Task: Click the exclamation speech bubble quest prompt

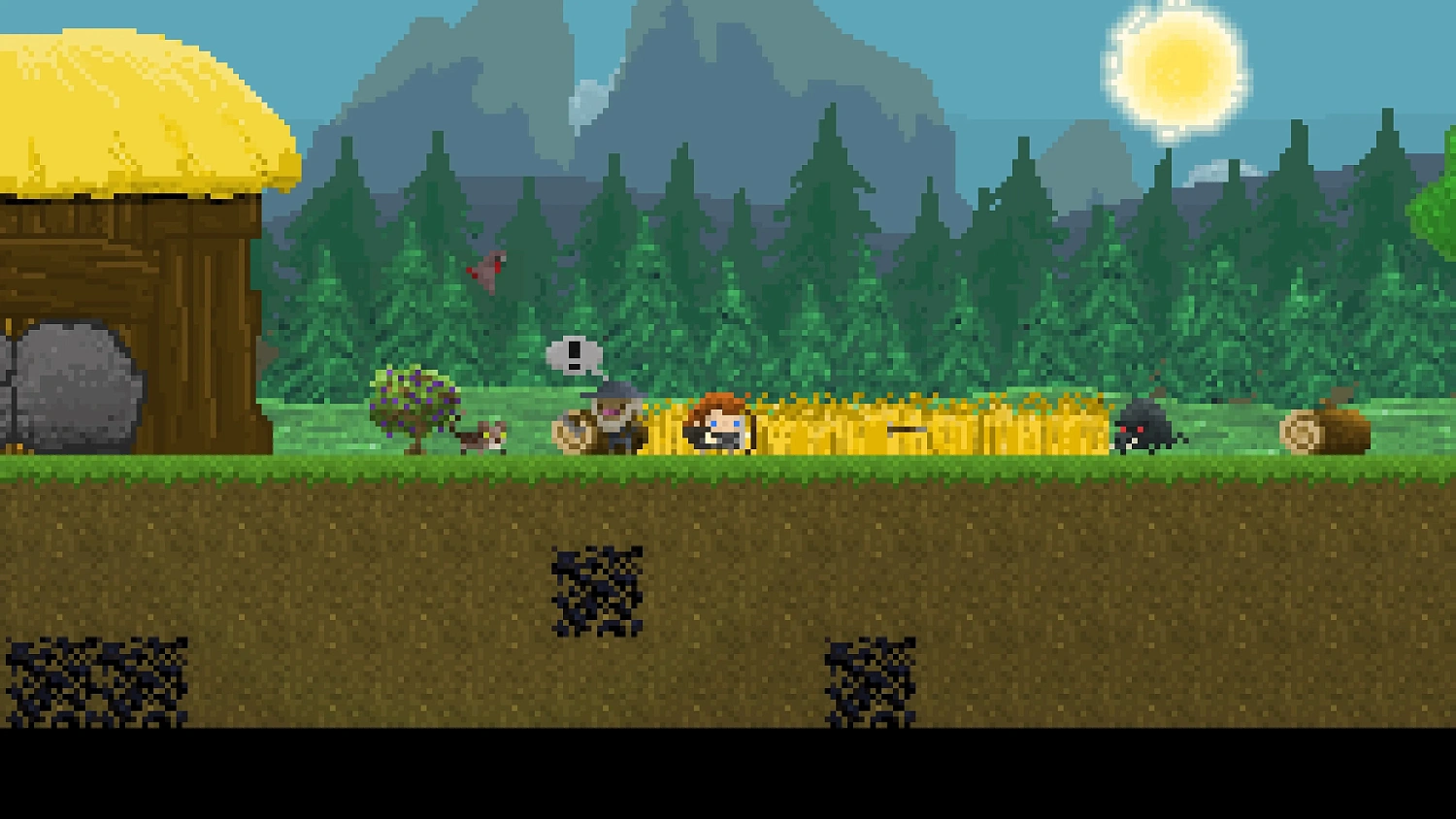Action: 575,356
